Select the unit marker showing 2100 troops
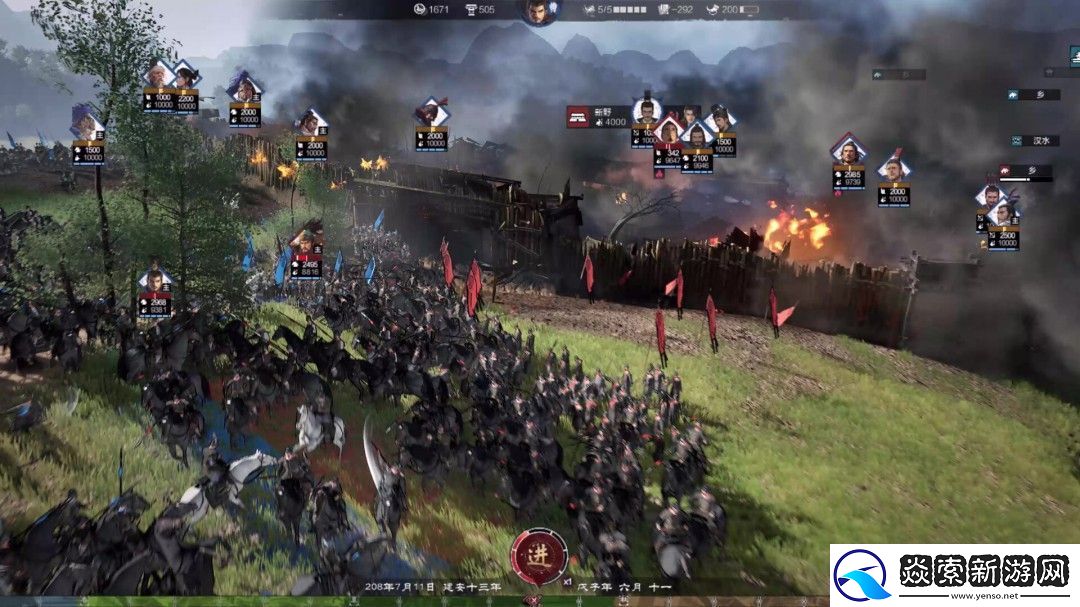Screen dimensions: 1080x607 coord(698,135)
